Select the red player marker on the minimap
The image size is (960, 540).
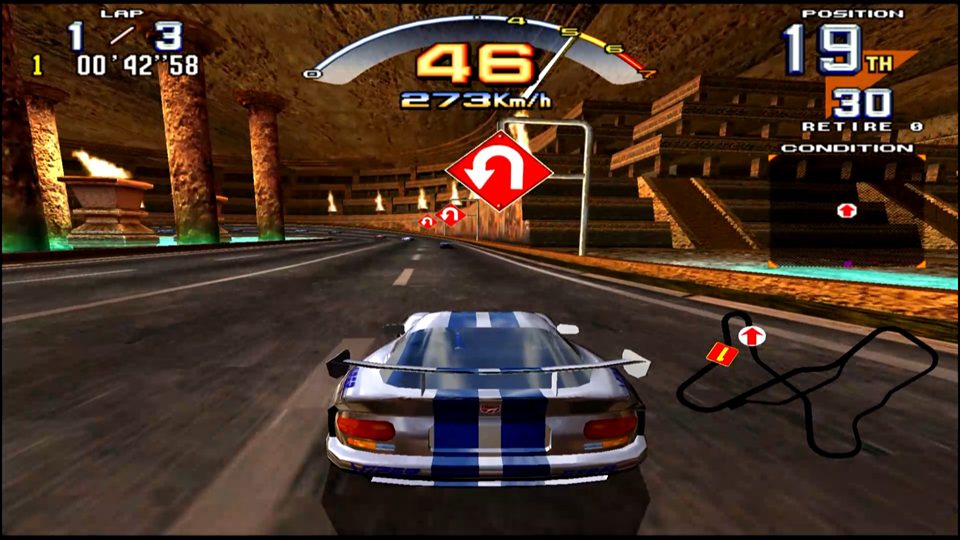(718, 353)
